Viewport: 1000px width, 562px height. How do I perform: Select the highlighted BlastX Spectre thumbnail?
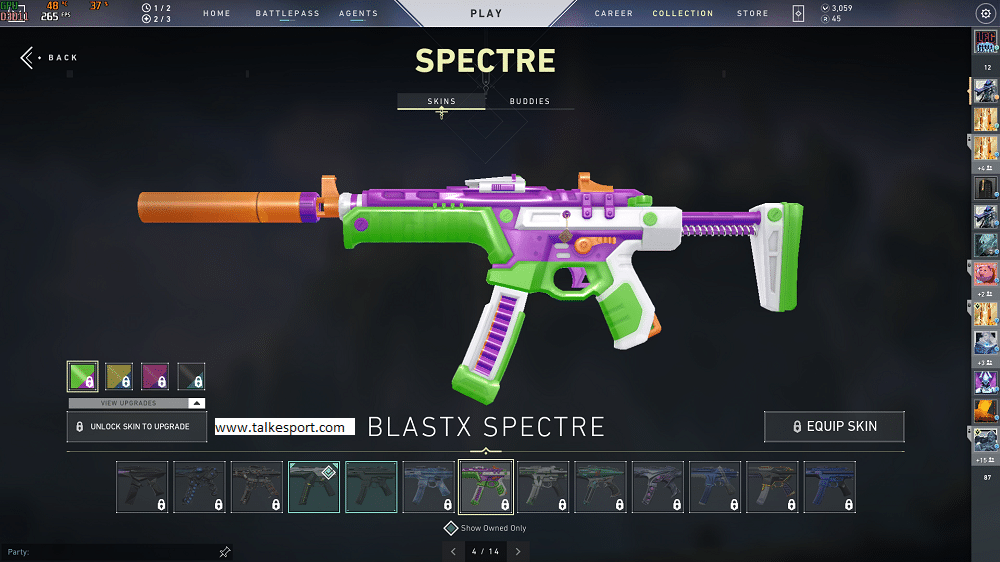click(486, 487)
